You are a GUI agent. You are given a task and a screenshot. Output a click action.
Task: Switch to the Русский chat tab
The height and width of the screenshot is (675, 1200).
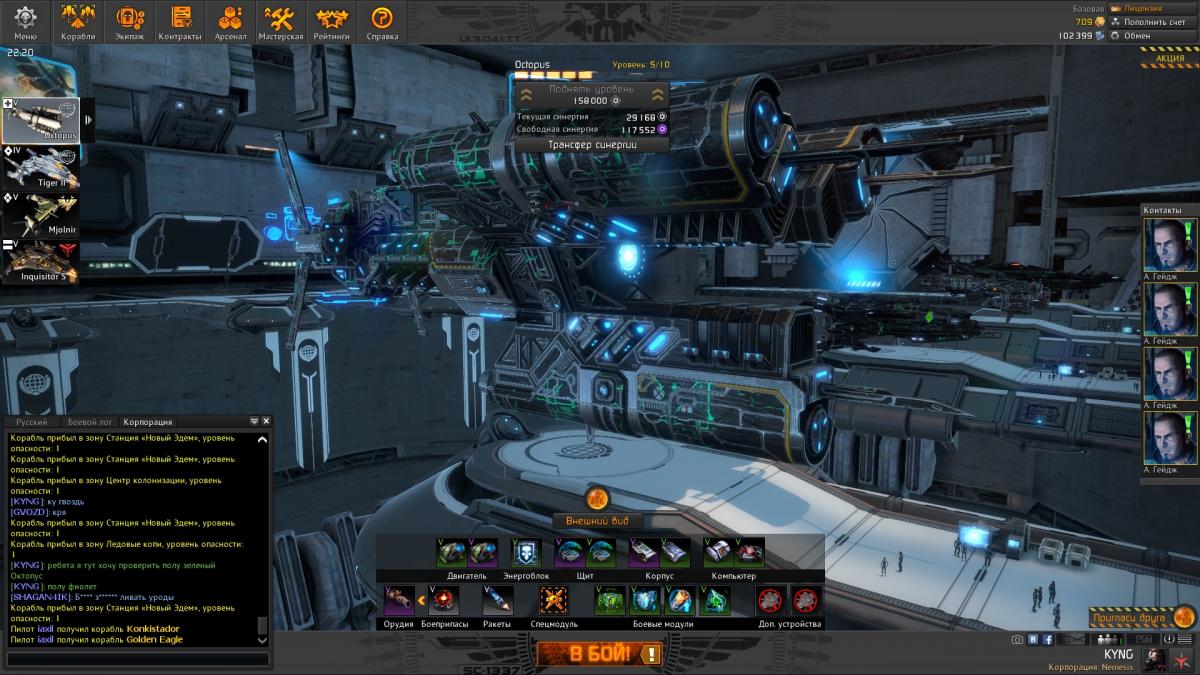[32, 422]
